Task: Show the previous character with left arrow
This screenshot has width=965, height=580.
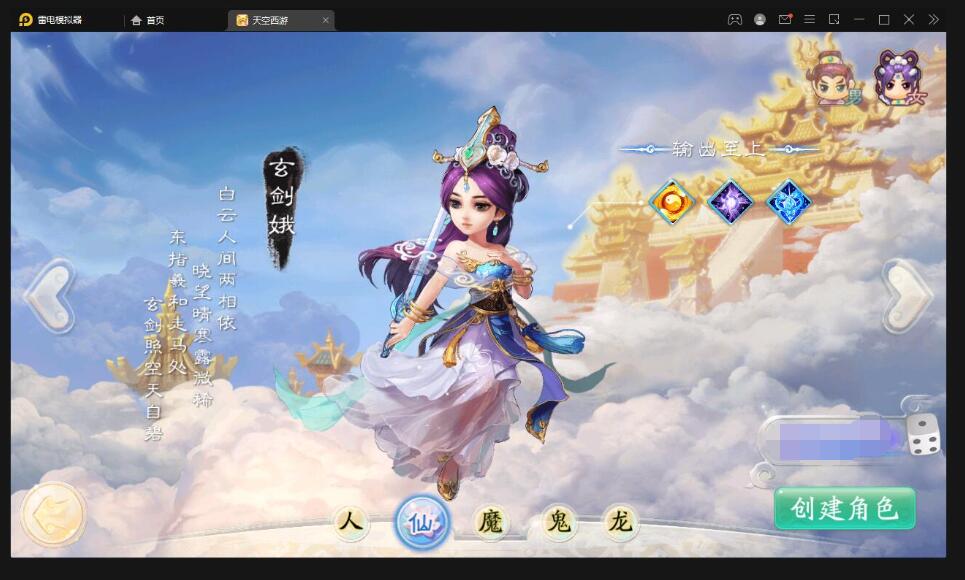Action: (49, 296)
